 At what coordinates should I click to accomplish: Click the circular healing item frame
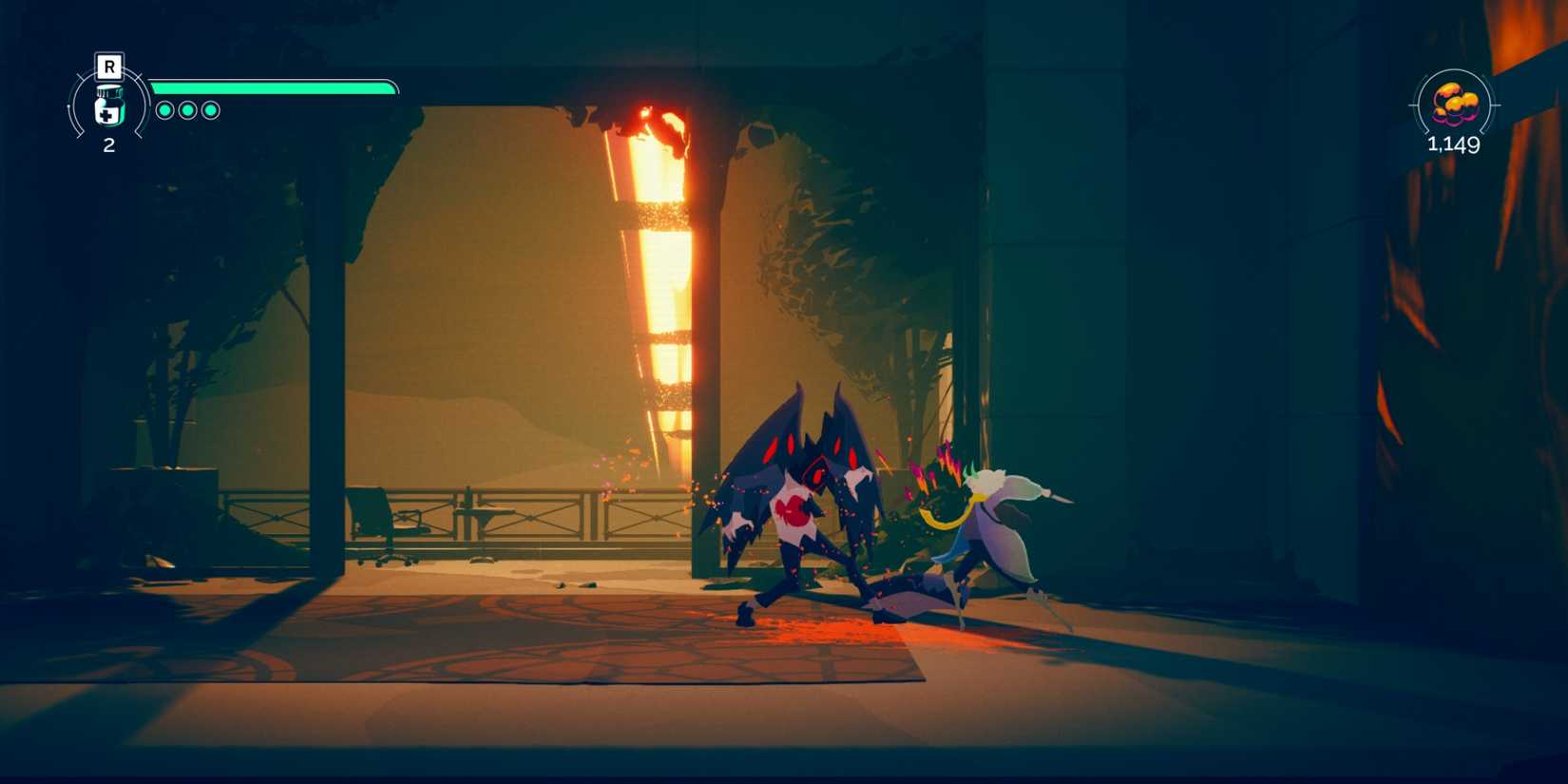coord(109,105)
